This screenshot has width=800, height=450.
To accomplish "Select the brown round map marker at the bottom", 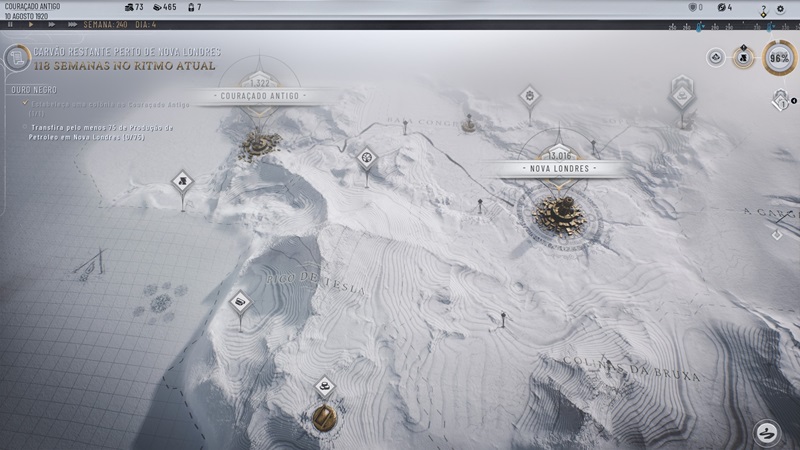I will pos(324,417).
